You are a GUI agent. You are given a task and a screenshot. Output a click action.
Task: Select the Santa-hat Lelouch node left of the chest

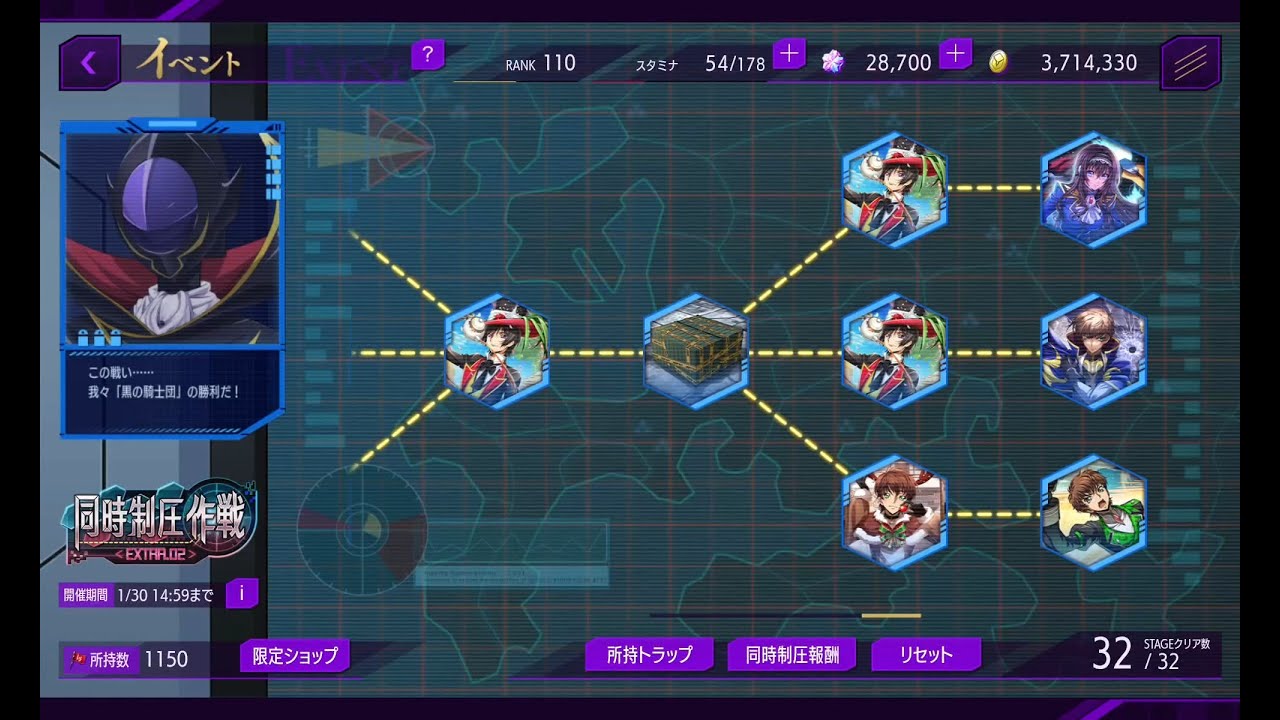497,352
